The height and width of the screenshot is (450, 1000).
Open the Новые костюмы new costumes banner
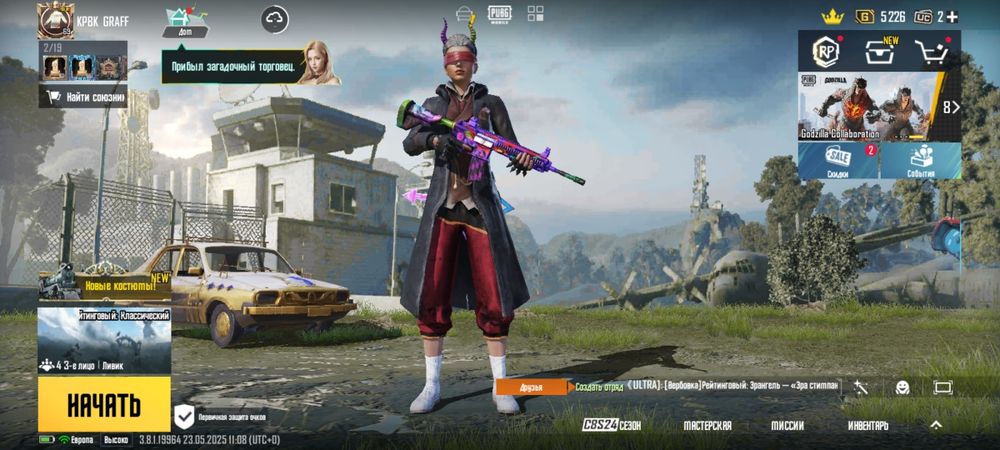click(x=104, y=285)
